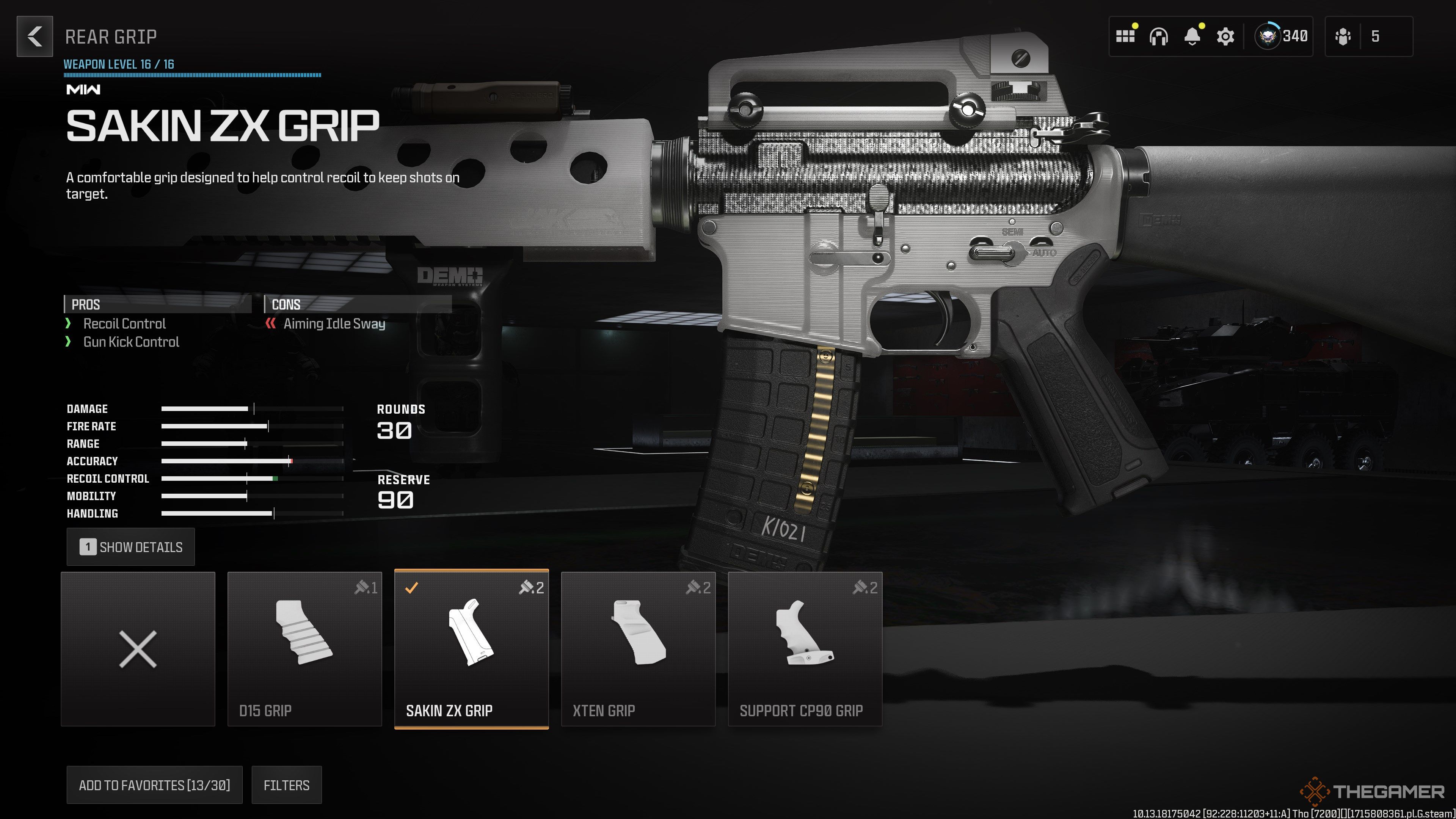
Task: Open the grid menu icon
Action: pos(1125,37)
